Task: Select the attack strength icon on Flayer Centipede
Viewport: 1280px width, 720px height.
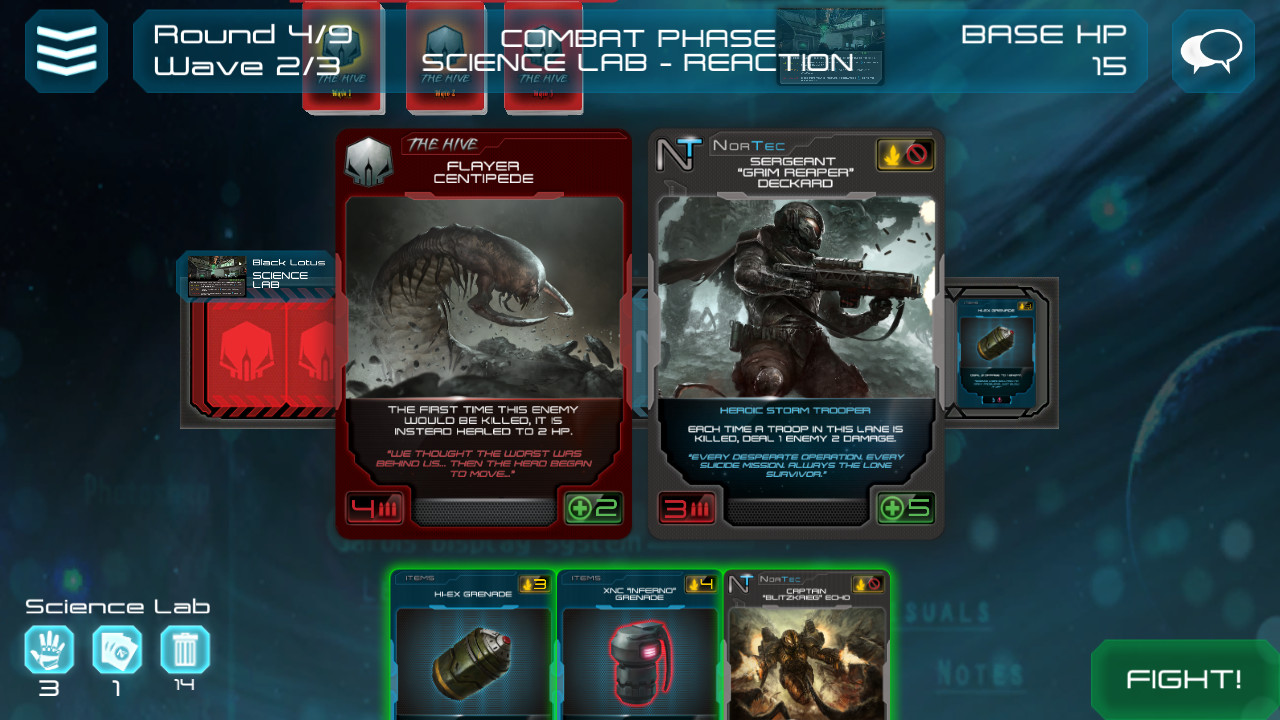Action: pos(372,507)
